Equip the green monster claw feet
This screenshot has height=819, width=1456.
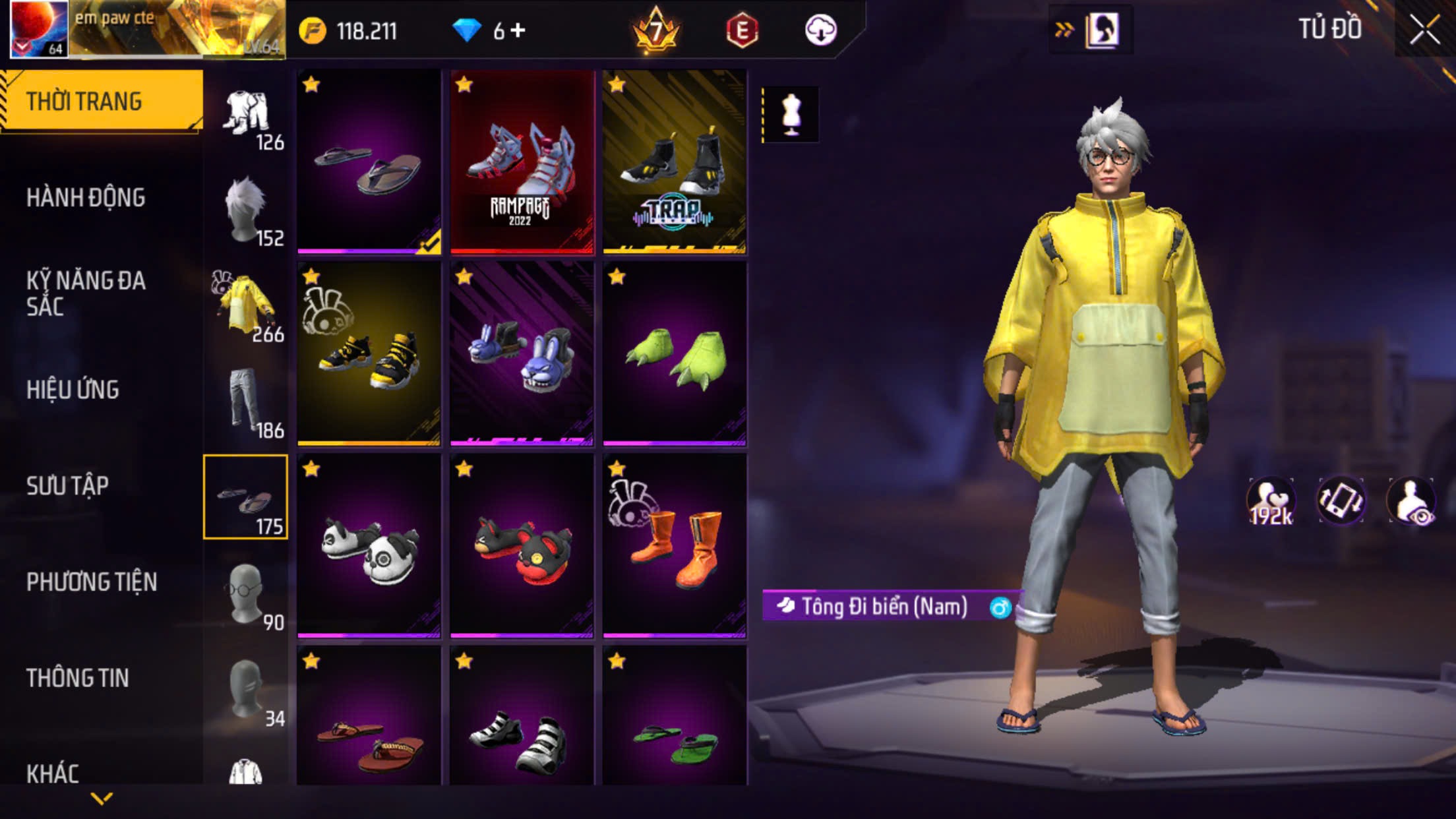tap(675, 353)
